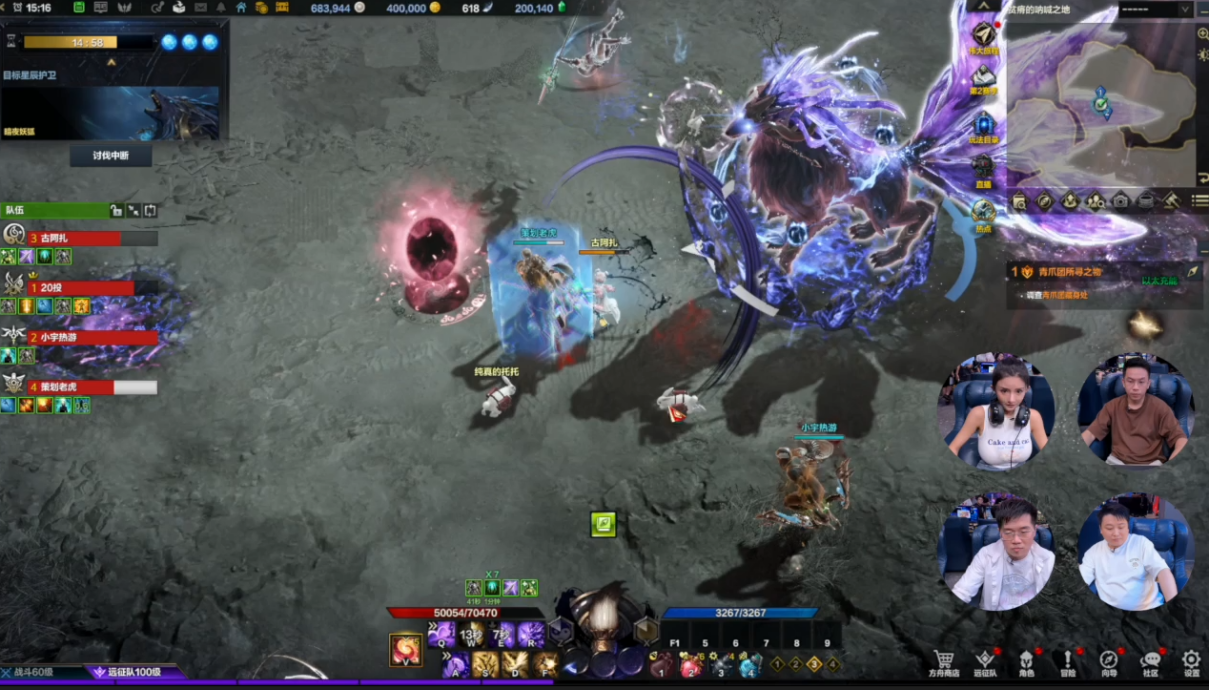Open the 角色 character menu

pyautogui.click(x=1026, y=661)
